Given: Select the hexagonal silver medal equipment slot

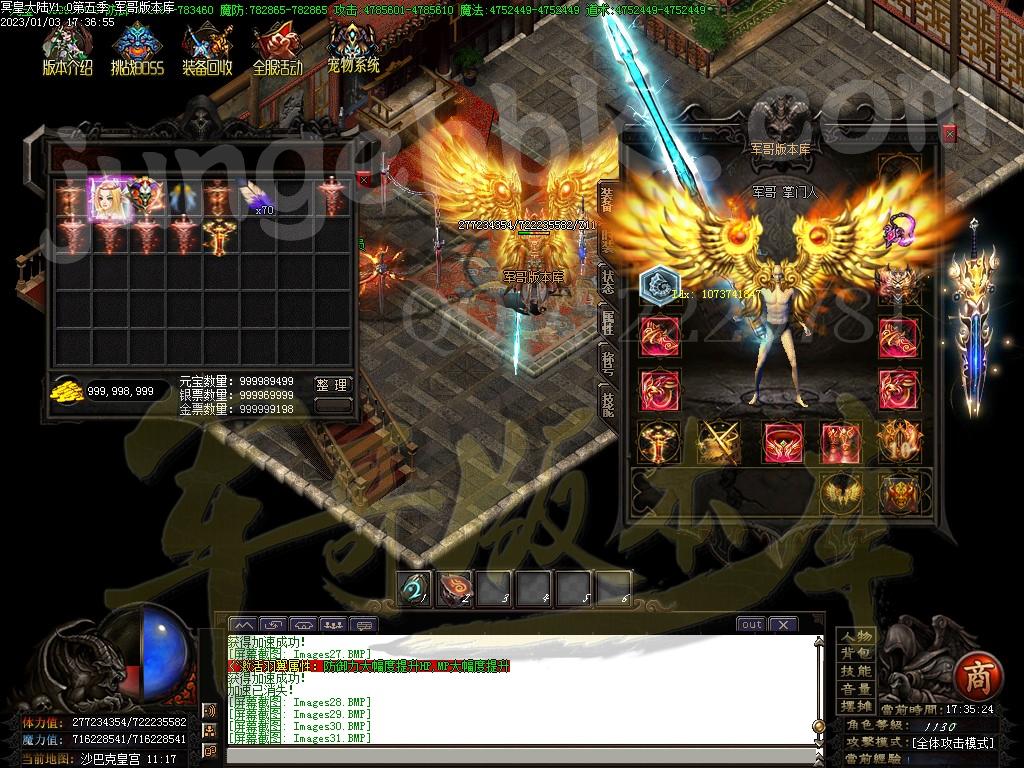Looking at the screenshot, I should pos(659,285).
